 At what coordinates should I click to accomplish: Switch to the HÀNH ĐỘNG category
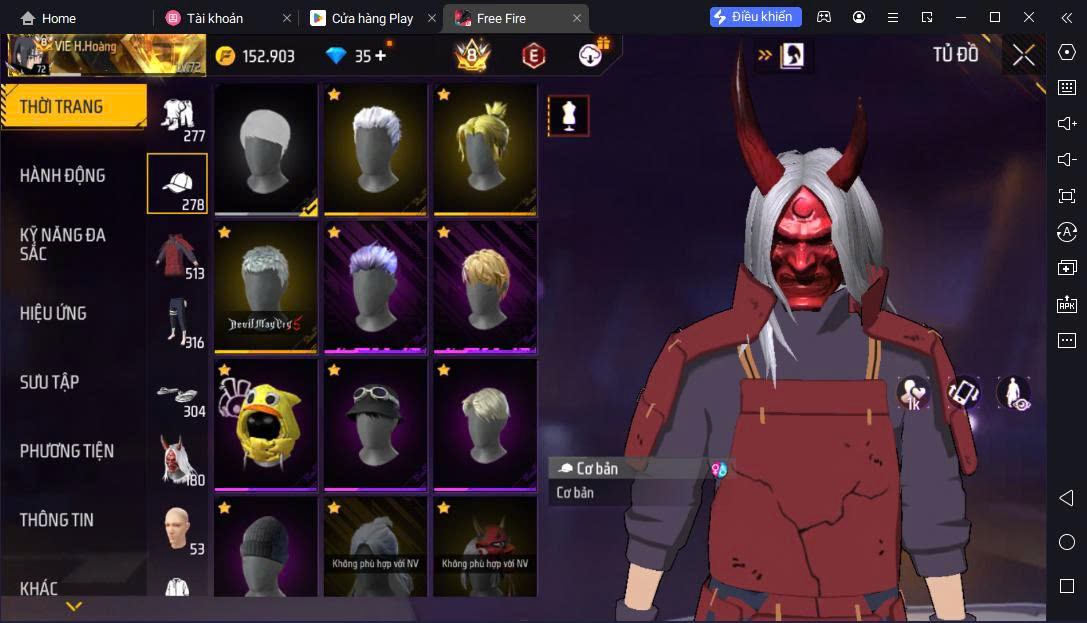(62, 176)
